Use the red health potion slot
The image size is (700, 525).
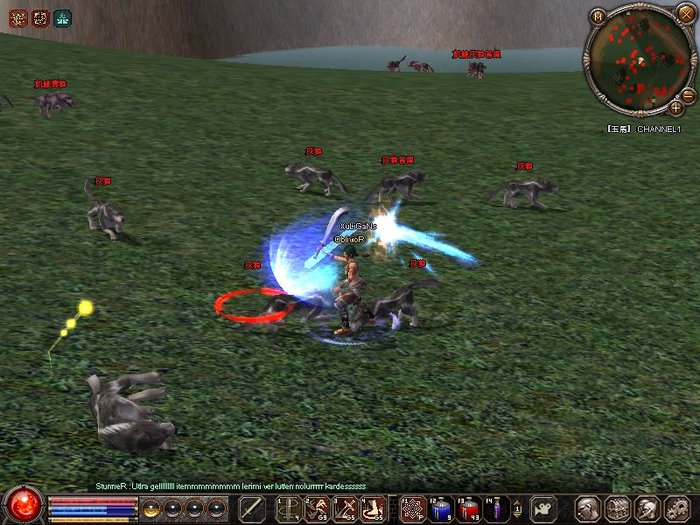[467, 509]
